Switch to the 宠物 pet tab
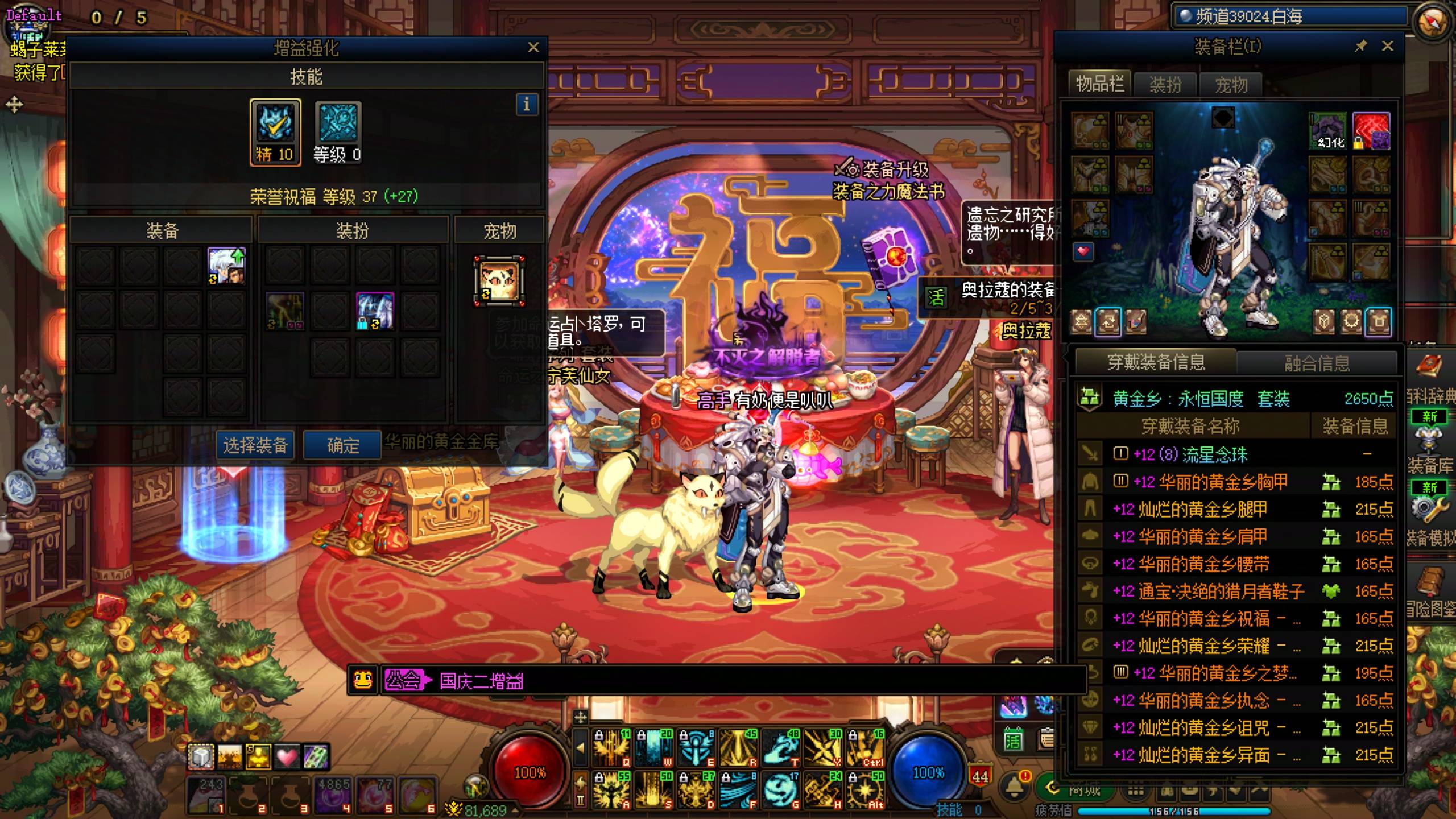This screenshot has width=1456, height=819. coord(1231,85)
